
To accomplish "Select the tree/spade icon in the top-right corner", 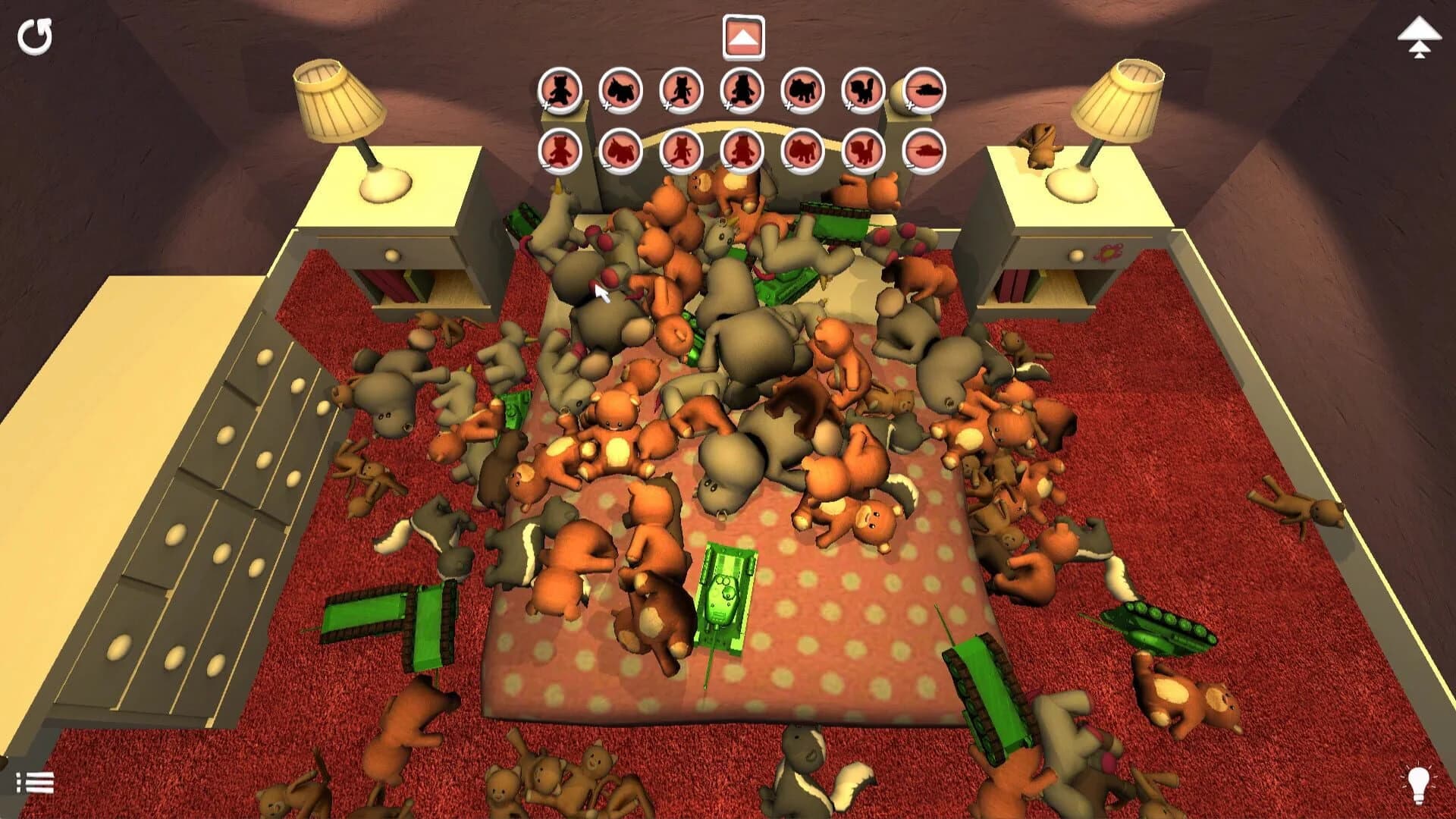I will pyautogui.click(x=1417, y=36).
